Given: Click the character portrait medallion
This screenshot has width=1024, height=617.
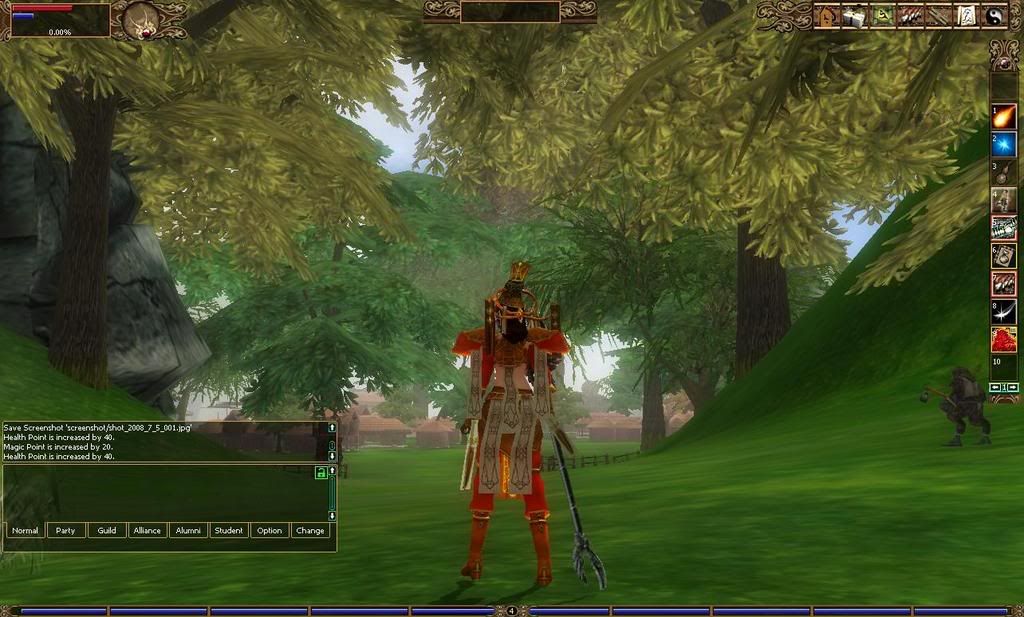Looking at the screenshot, I should pyautogui.click(x=143, y=19).
